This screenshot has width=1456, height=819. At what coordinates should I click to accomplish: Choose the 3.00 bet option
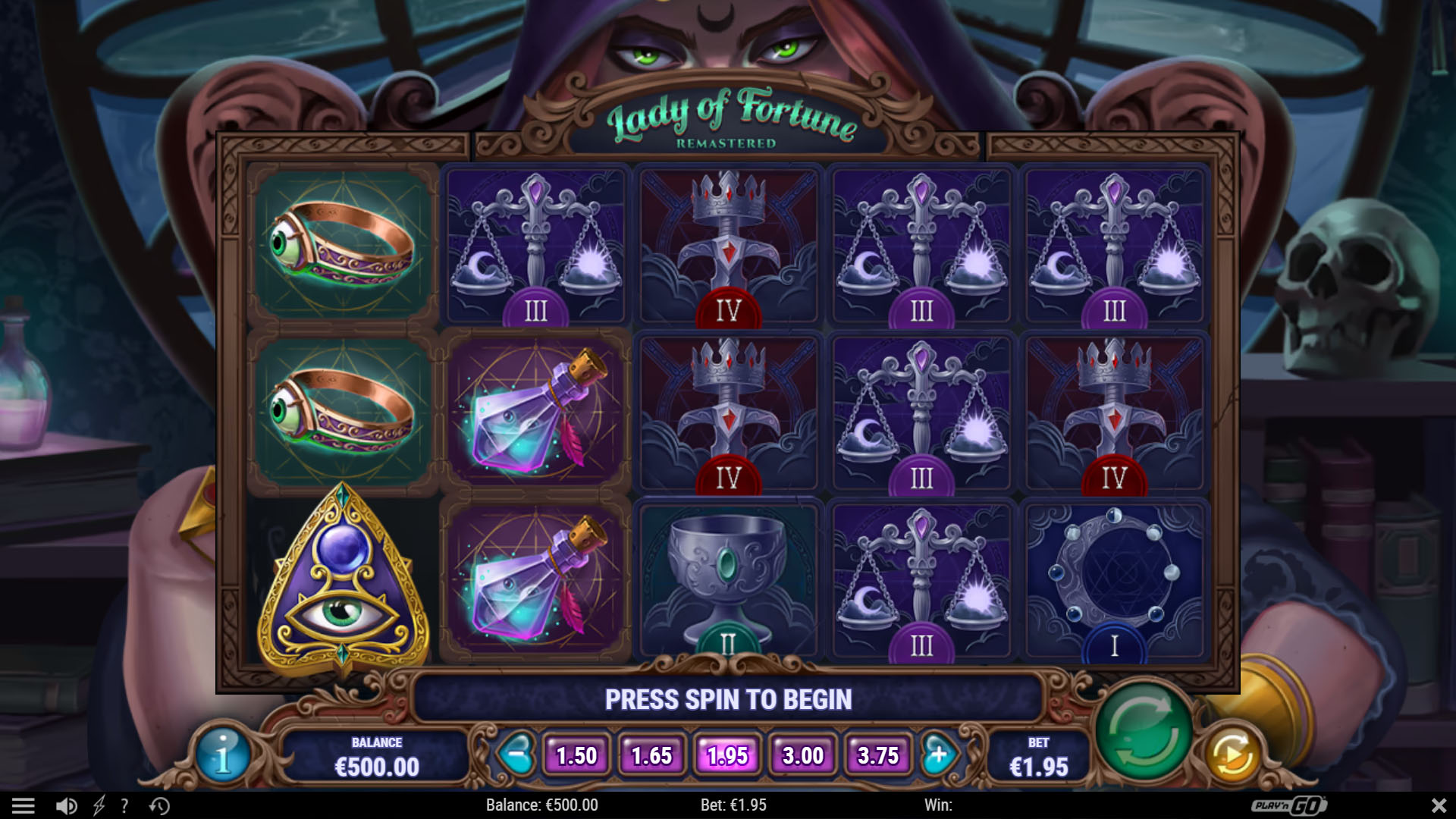pyautogui.click(x=802, y=755)
